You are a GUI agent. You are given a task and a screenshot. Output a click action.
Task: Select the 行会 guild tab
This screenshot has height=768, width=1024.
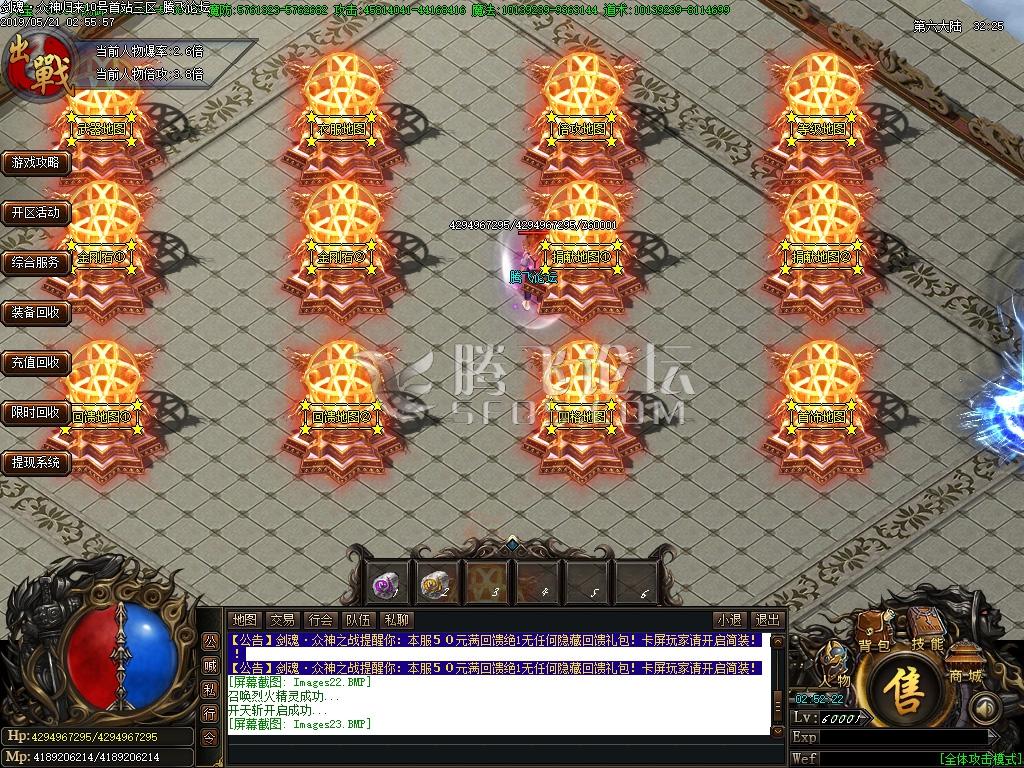click(x=320, y=620)
